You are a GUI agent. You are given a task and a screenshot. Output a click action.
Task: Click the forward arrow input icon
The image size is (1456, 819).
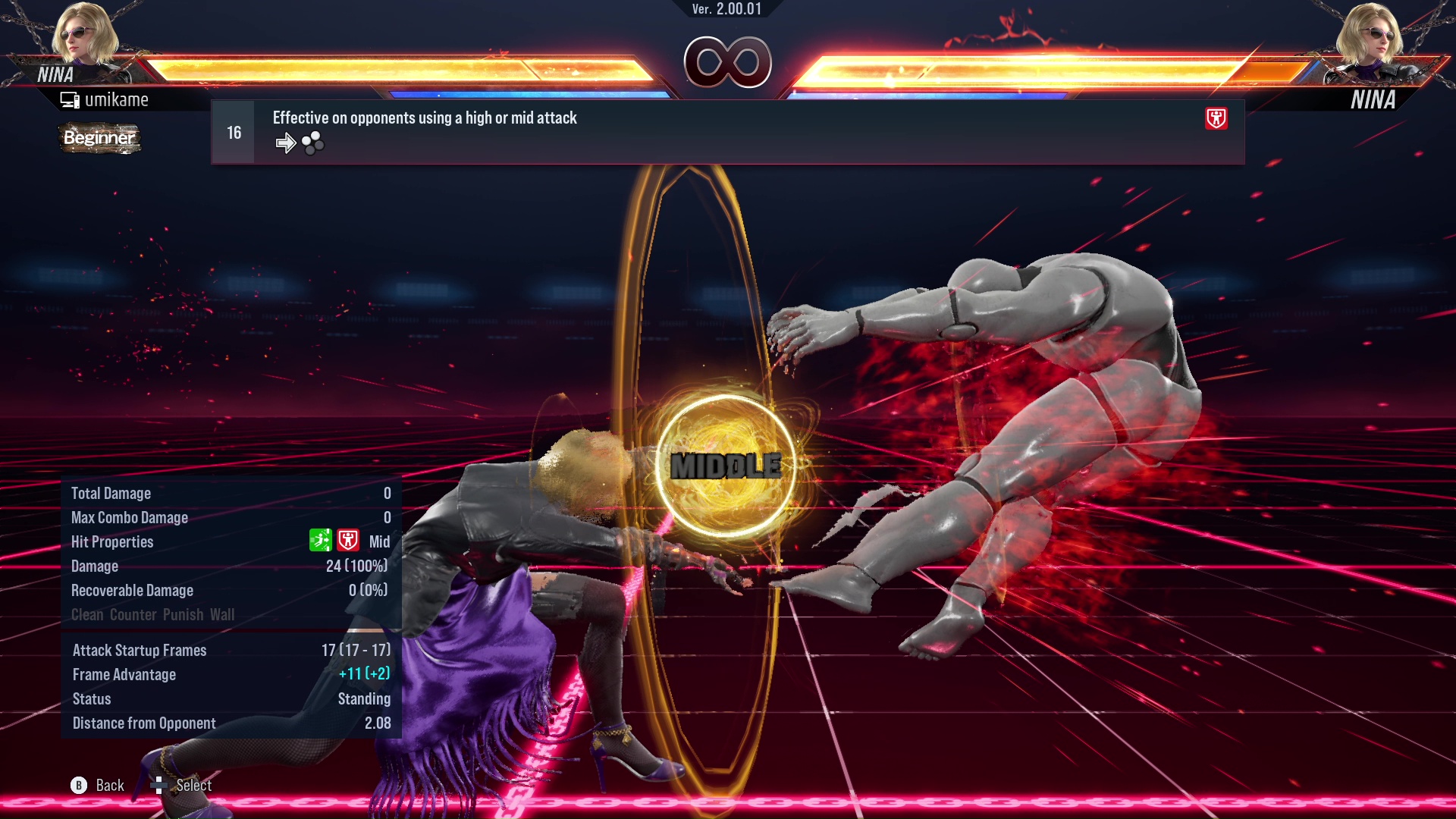point(286,142)
